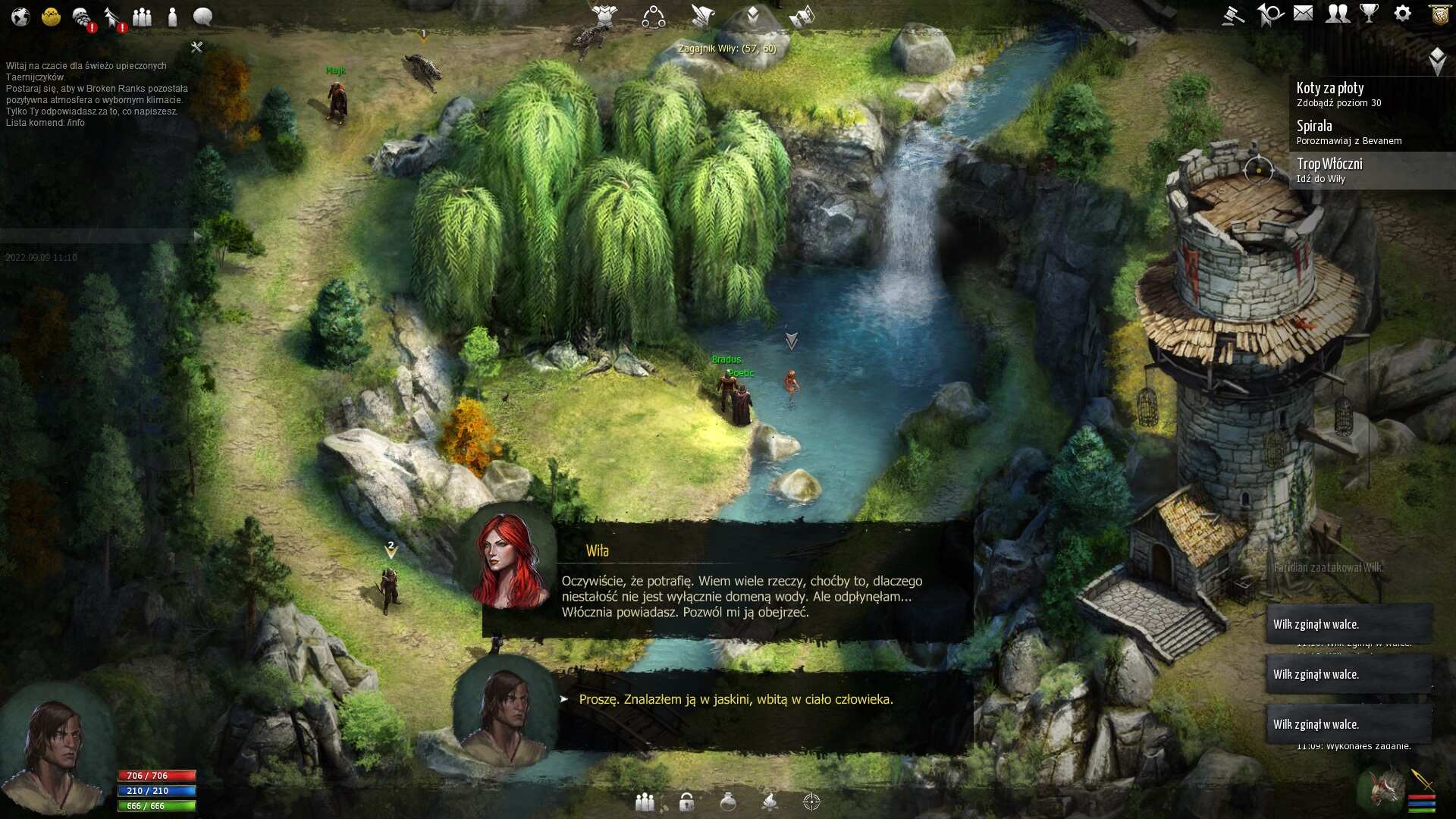Open the gear settings icon
The image size is (1456, 819).
(1402, 13)
